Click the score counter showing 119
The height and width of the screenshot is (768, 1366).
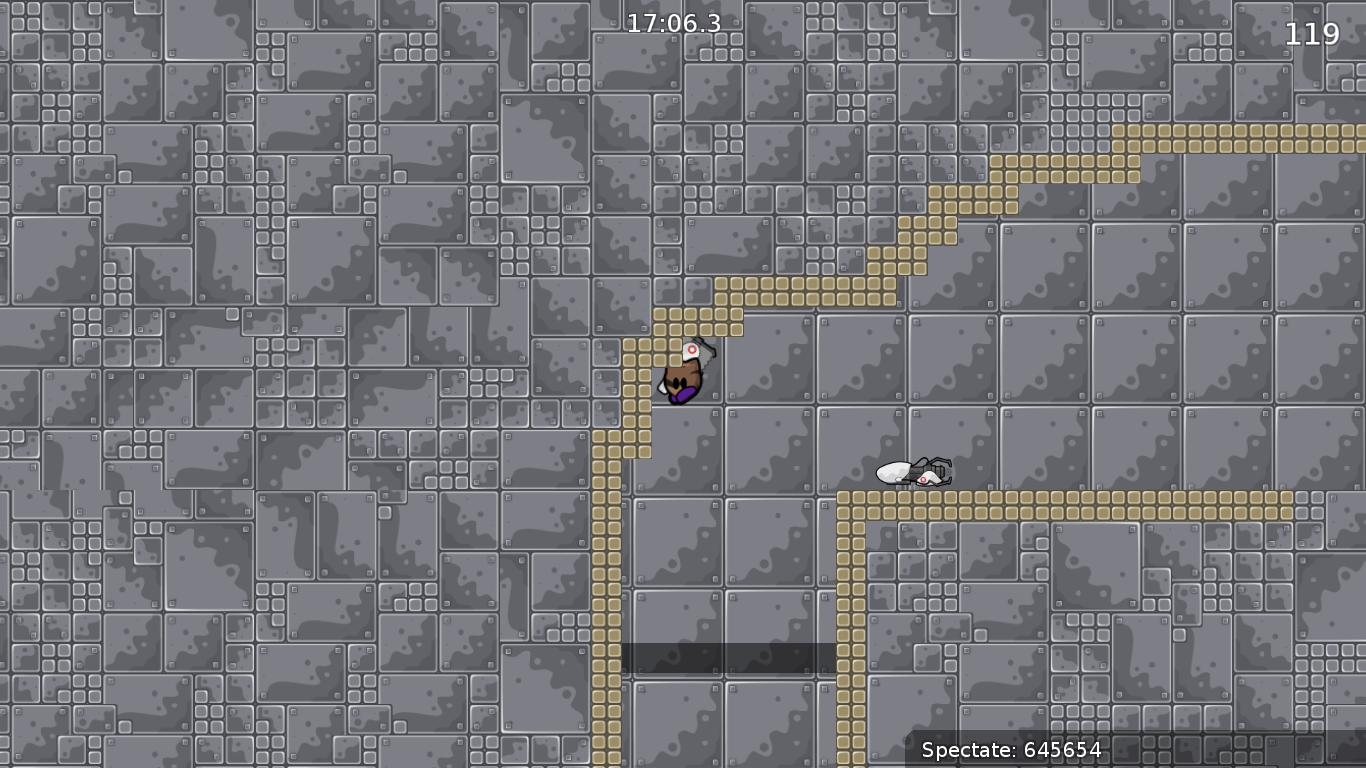[1313, 35]
